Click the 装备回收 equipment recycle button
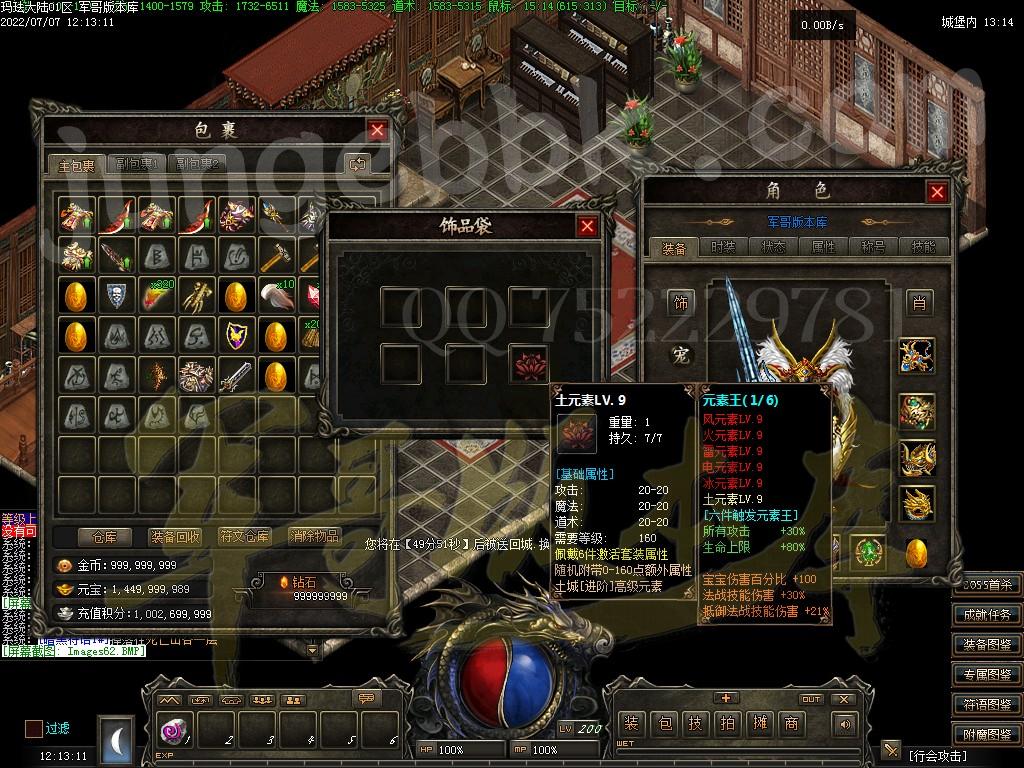This screenshot has height=768, width=1024. coord(175,537)
